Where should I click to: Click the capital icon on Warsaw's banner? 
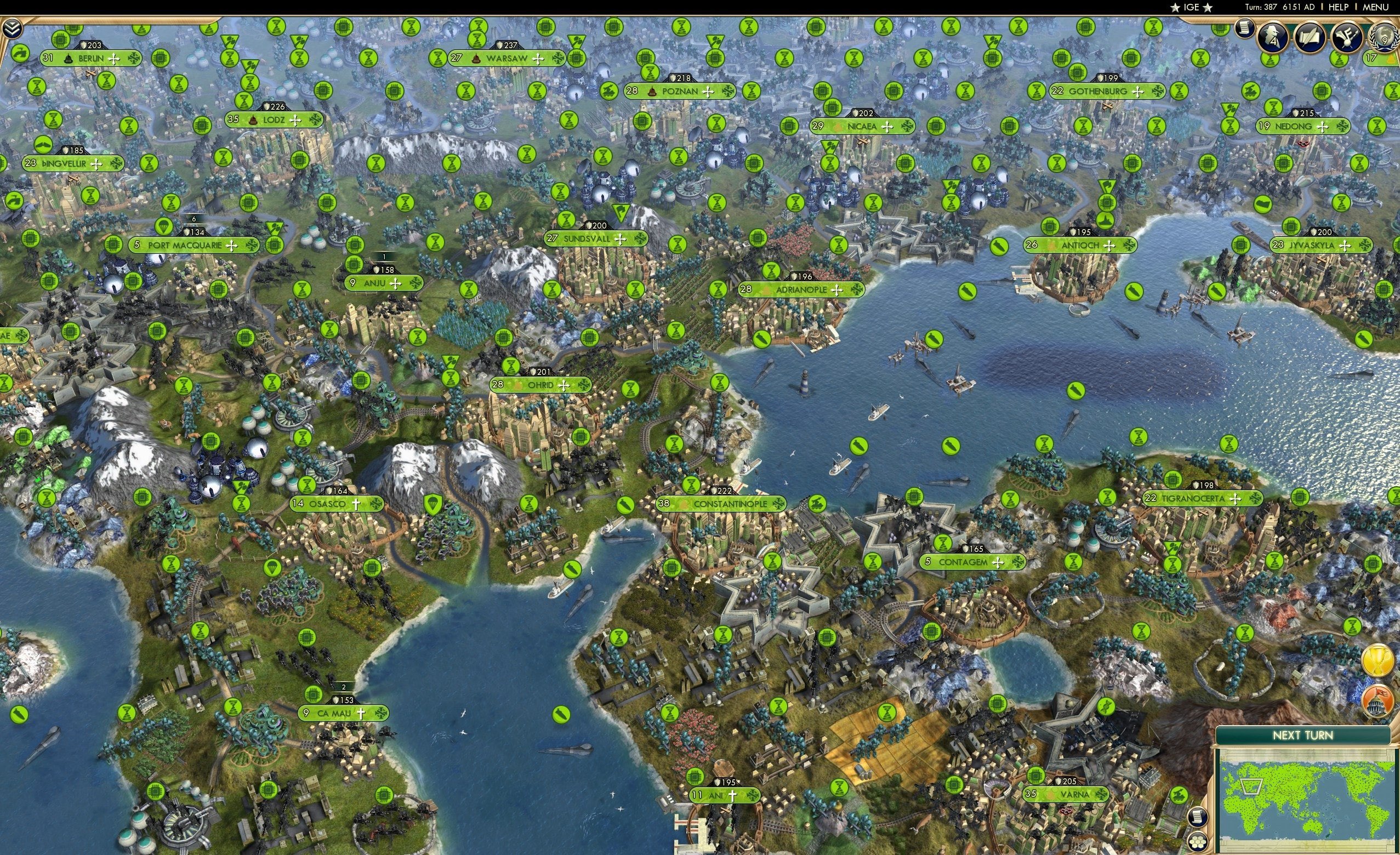pos(476,60)
